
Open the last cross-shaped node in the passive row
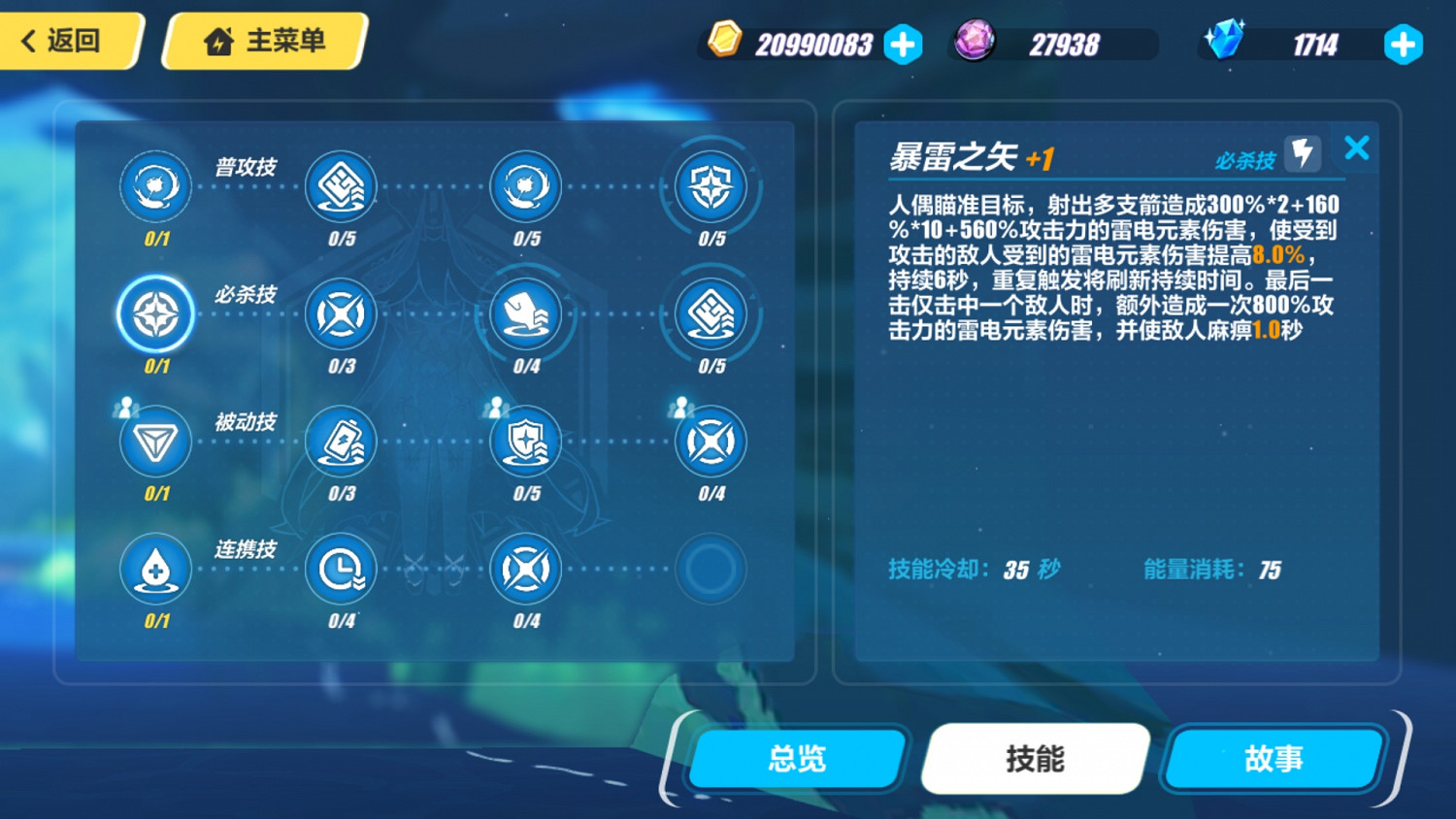click(x=710, y=442)
